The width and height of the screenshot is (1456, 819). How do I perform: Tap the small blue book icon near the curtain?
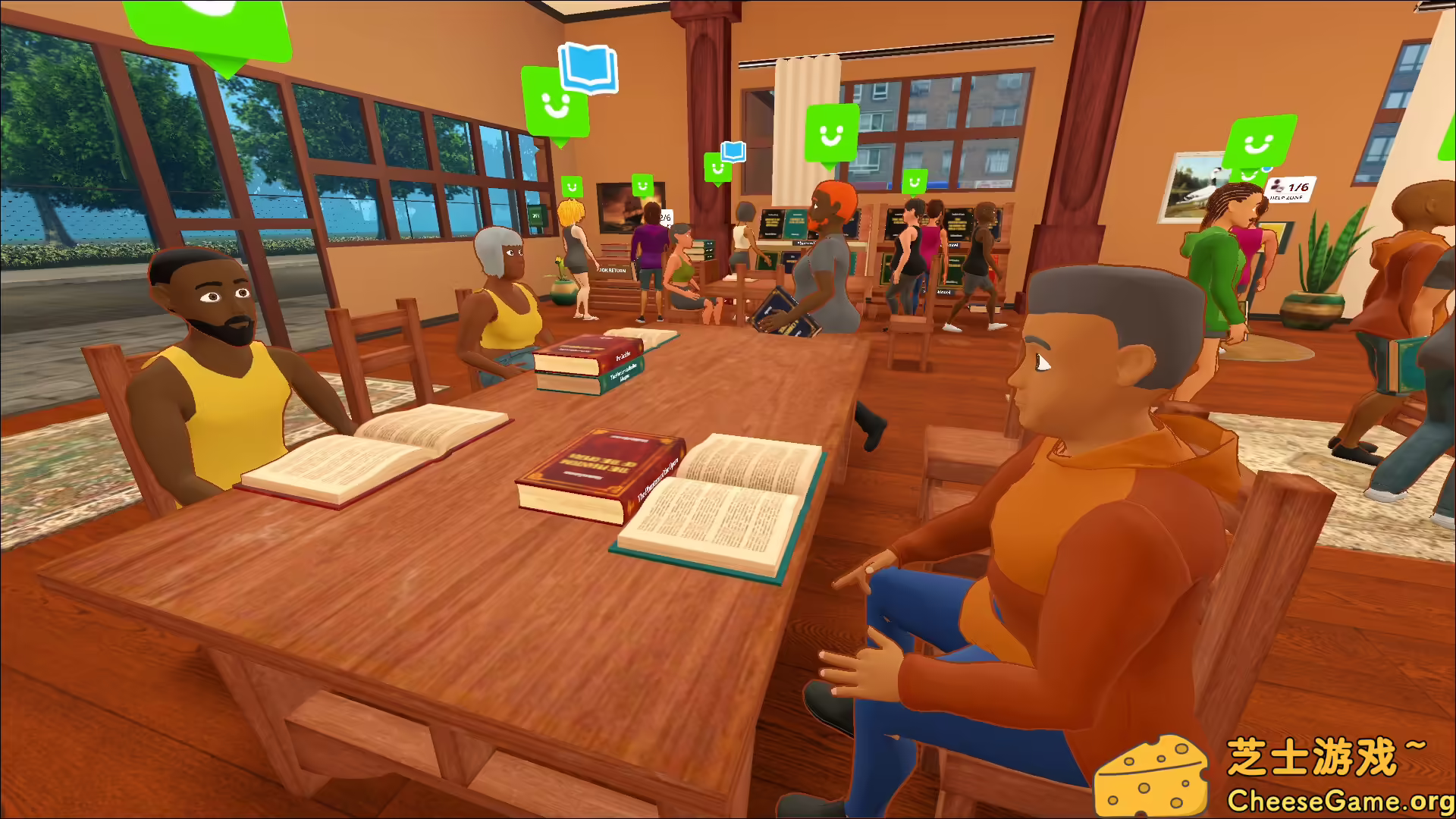click(733, 150)
